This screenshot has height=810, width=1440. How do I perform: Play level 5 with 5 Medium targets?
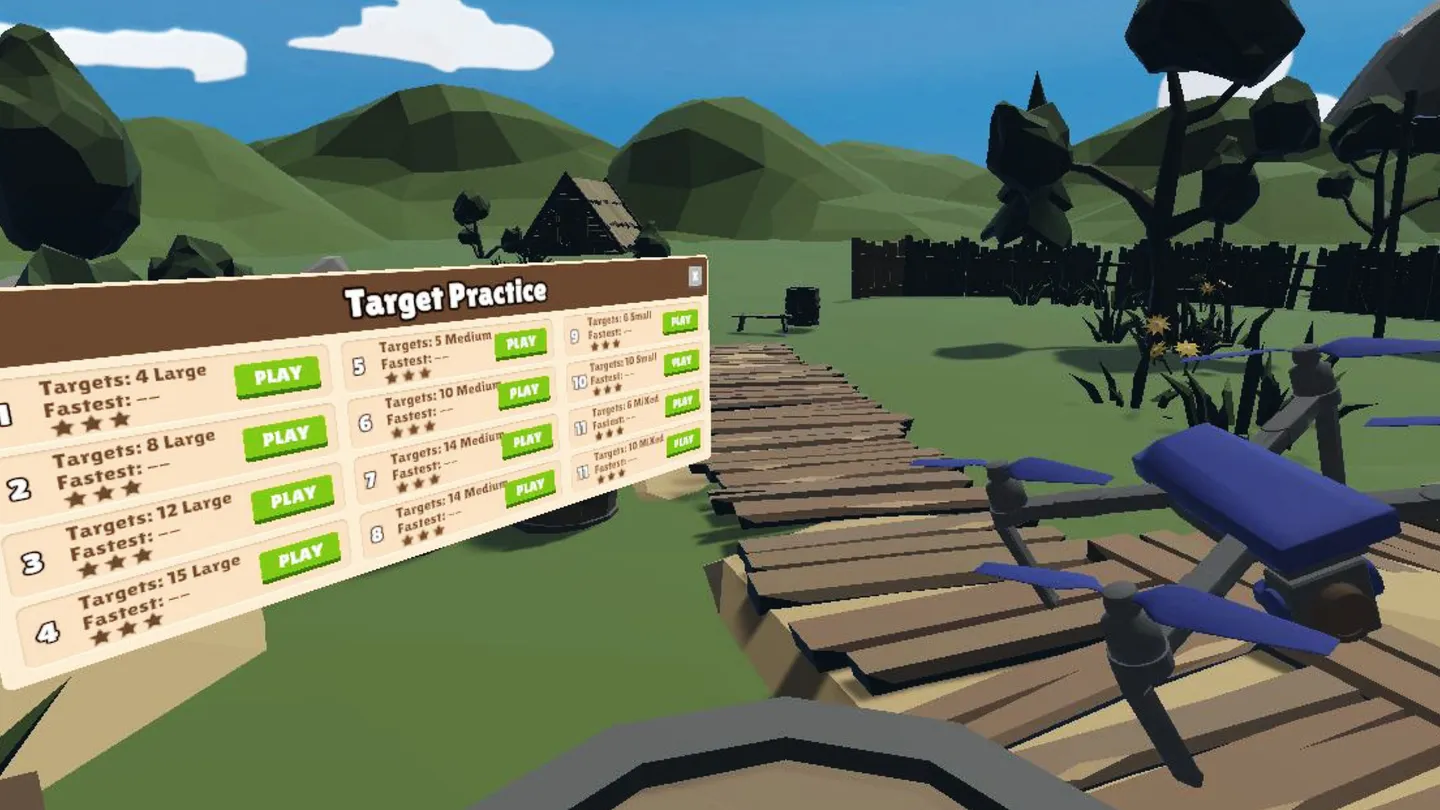click(x=521, y=342)
